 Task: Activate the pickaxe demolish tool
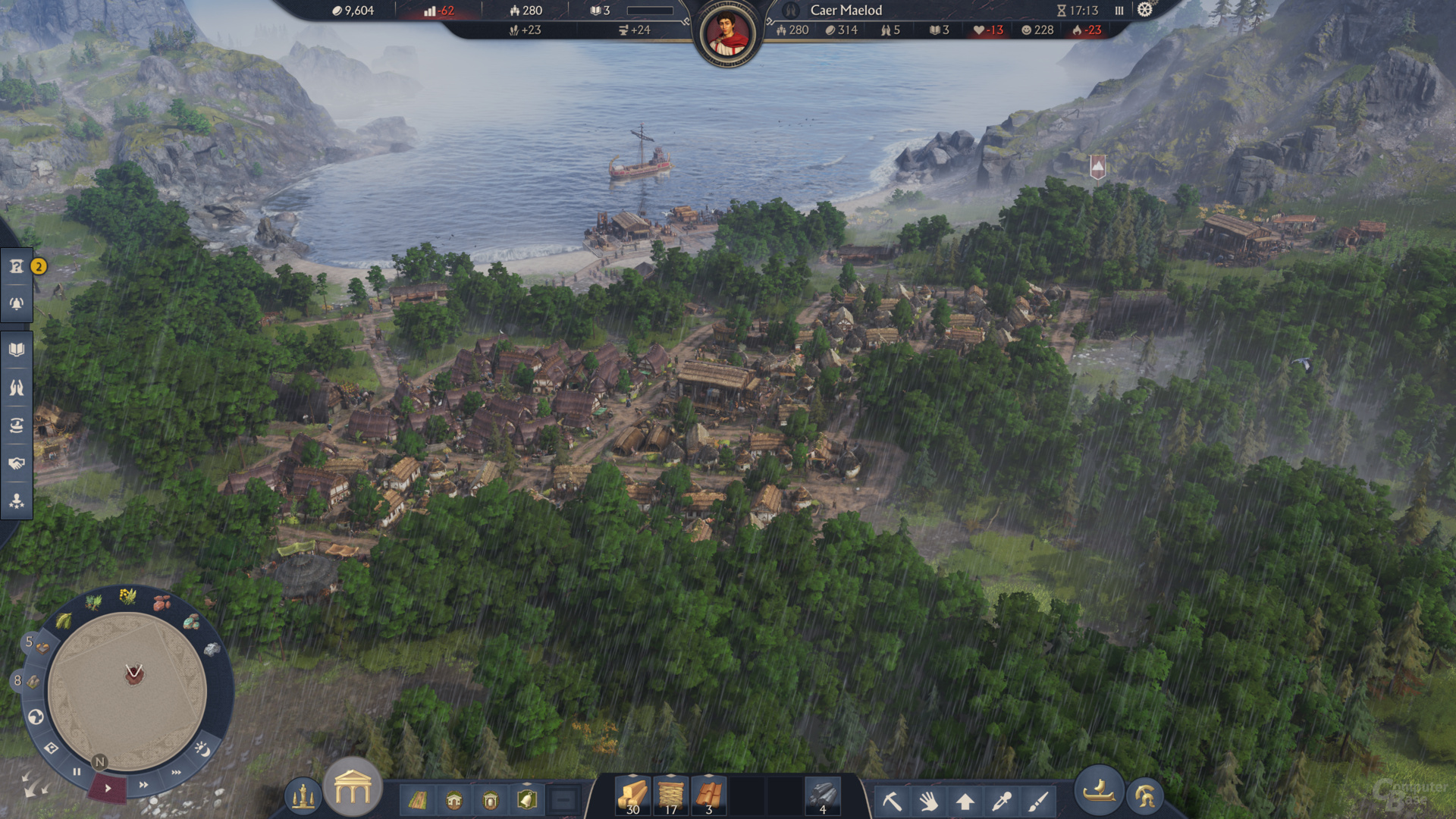click(892, 801)
